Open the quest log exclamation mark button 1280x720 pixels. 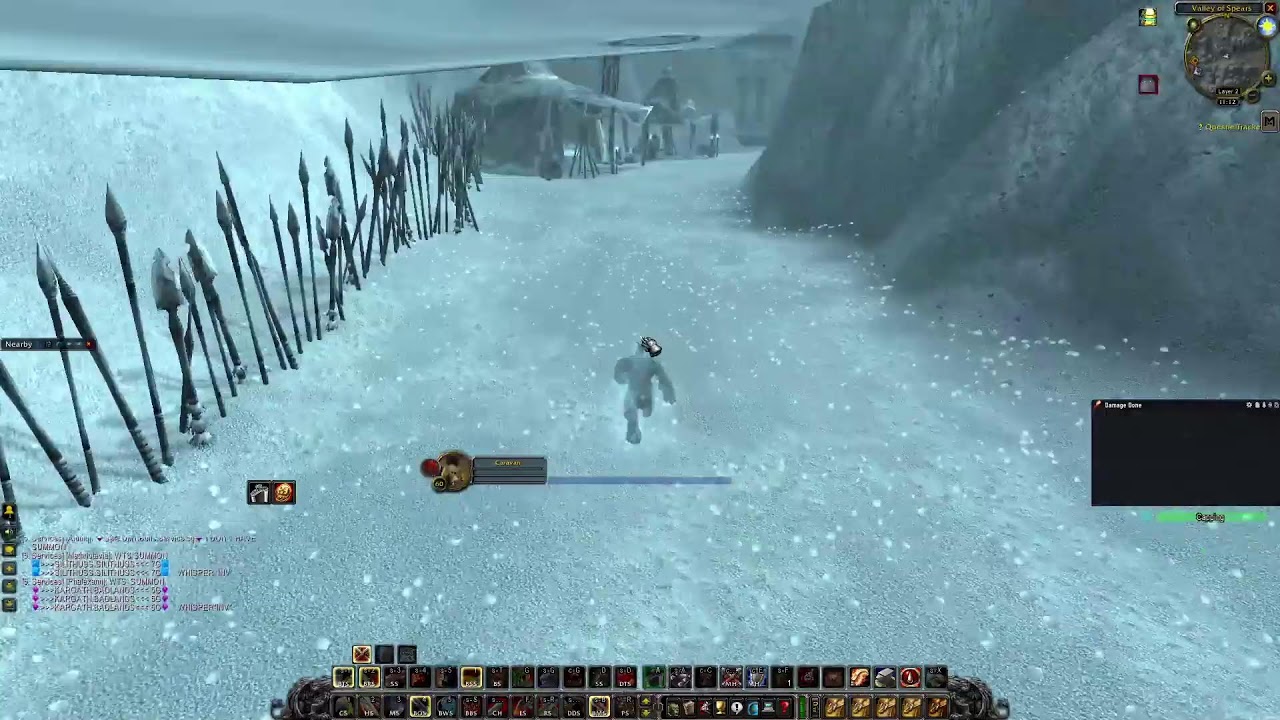[x=737, y=708]
